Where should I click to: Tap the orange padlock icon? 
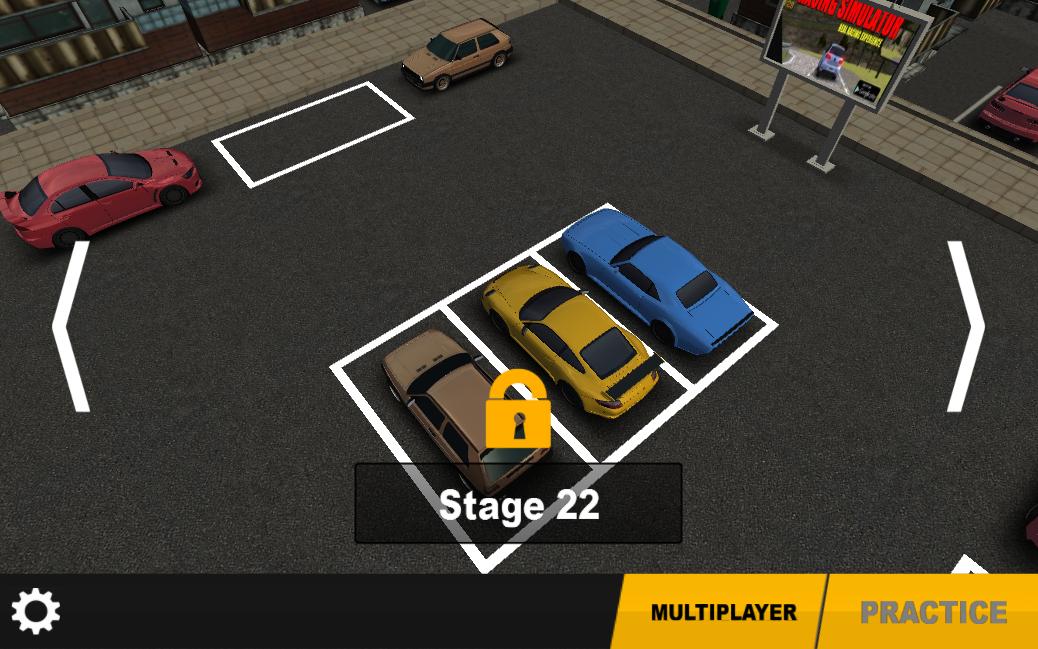(518, 410)
